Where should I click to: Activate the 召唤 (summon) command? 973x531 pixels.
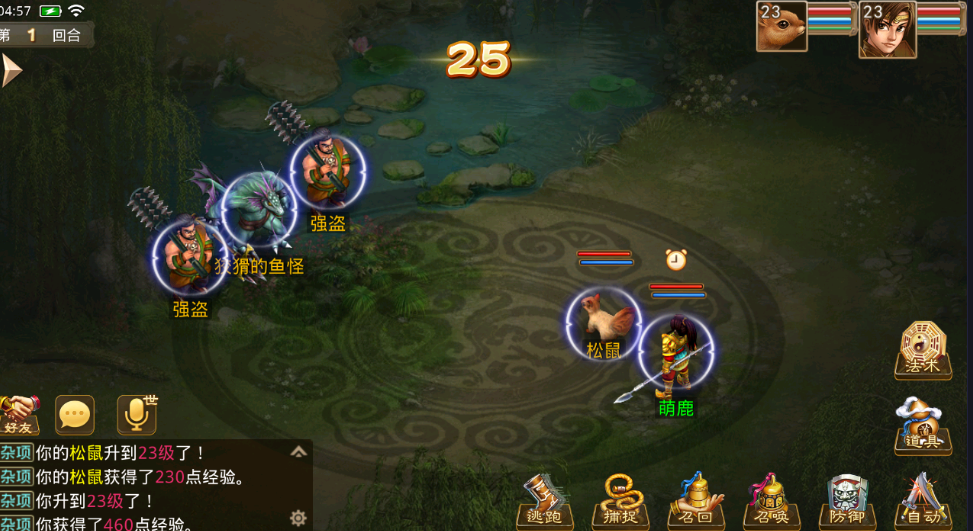coord(772,502)
